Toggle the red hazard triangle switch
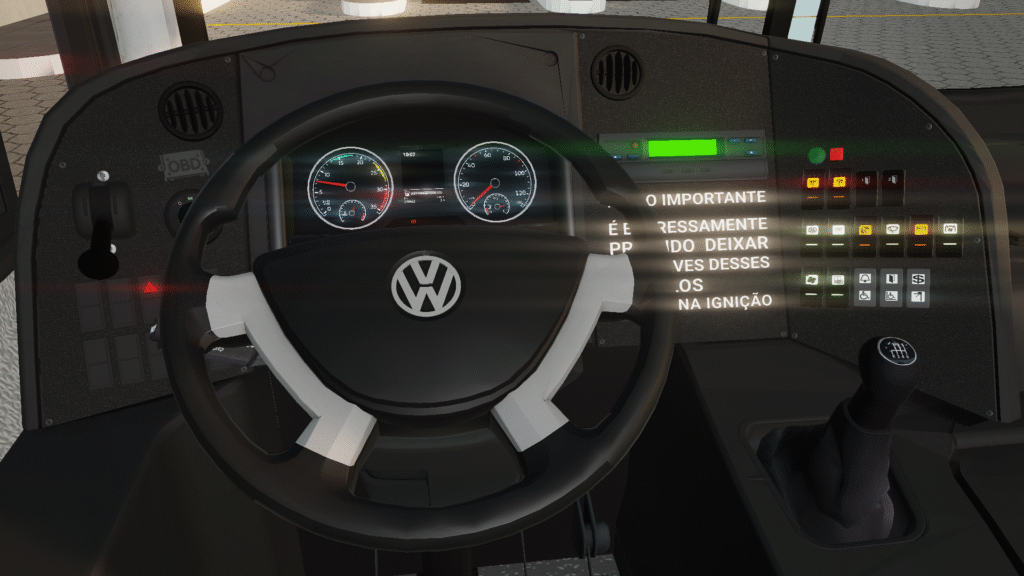The height and width of the screenshot is (576, 1024). (x=152, y=287)
